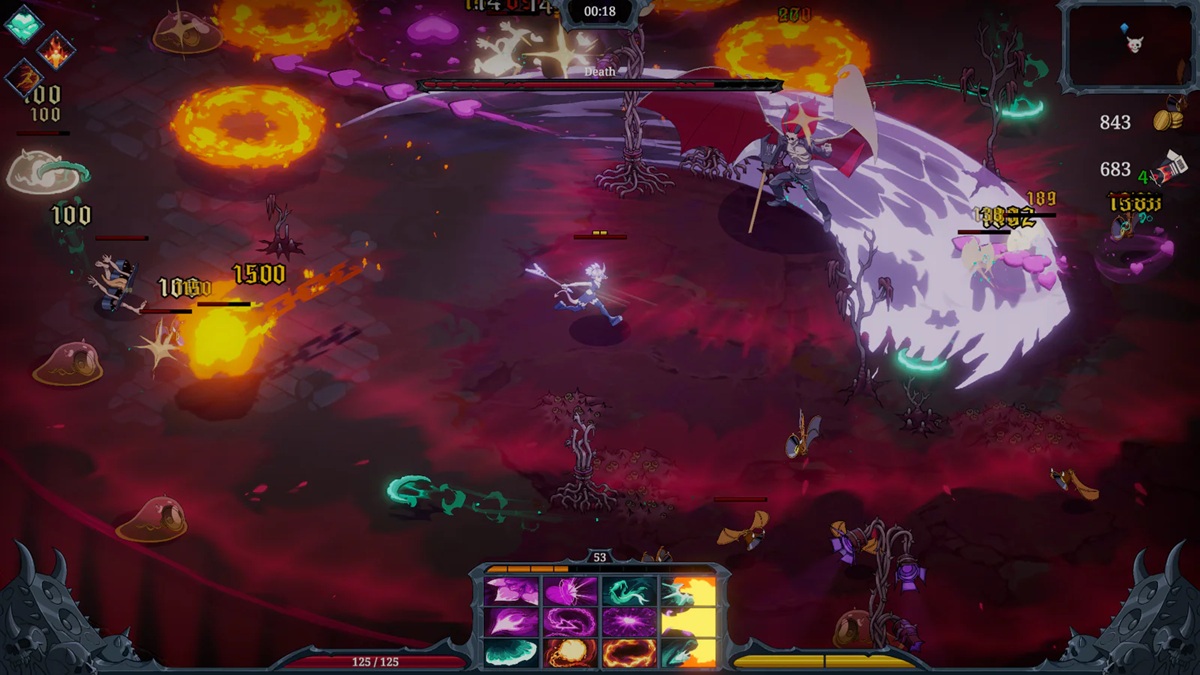
Task: Choose the purple starburst spell slot
Action: (x=629, y=622)
